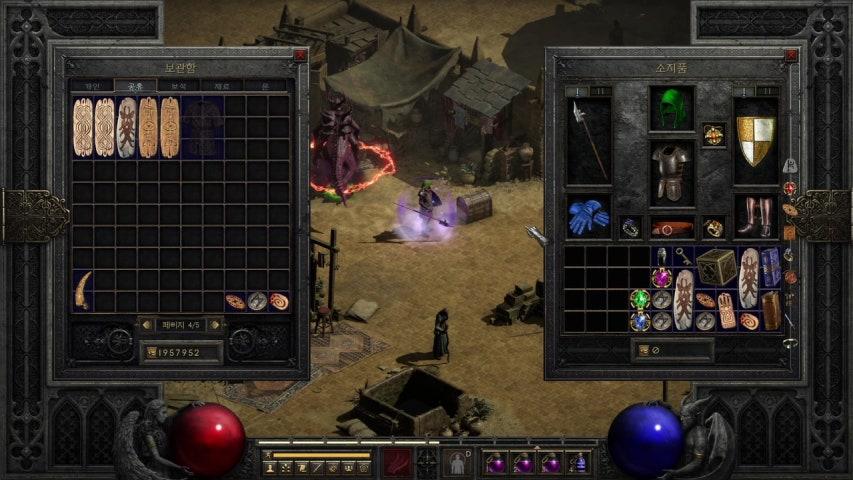The height and width of the screenshot is (480, 853).
Task: Select the equipped blue gloves
Action: coord(587,216)
